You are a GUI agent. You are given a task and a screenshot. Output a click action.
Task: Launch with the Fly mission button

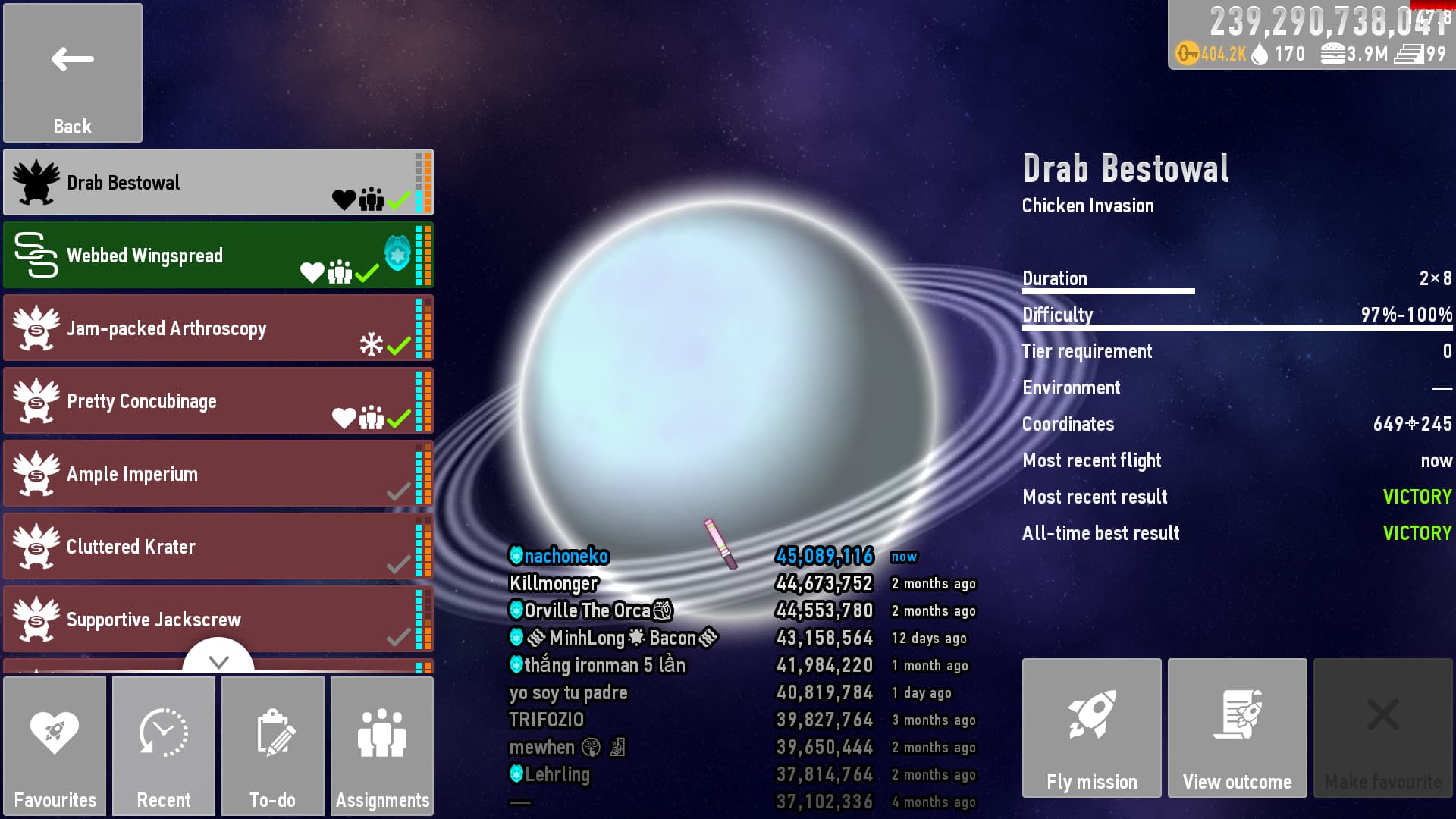[x=1092, y=728]
